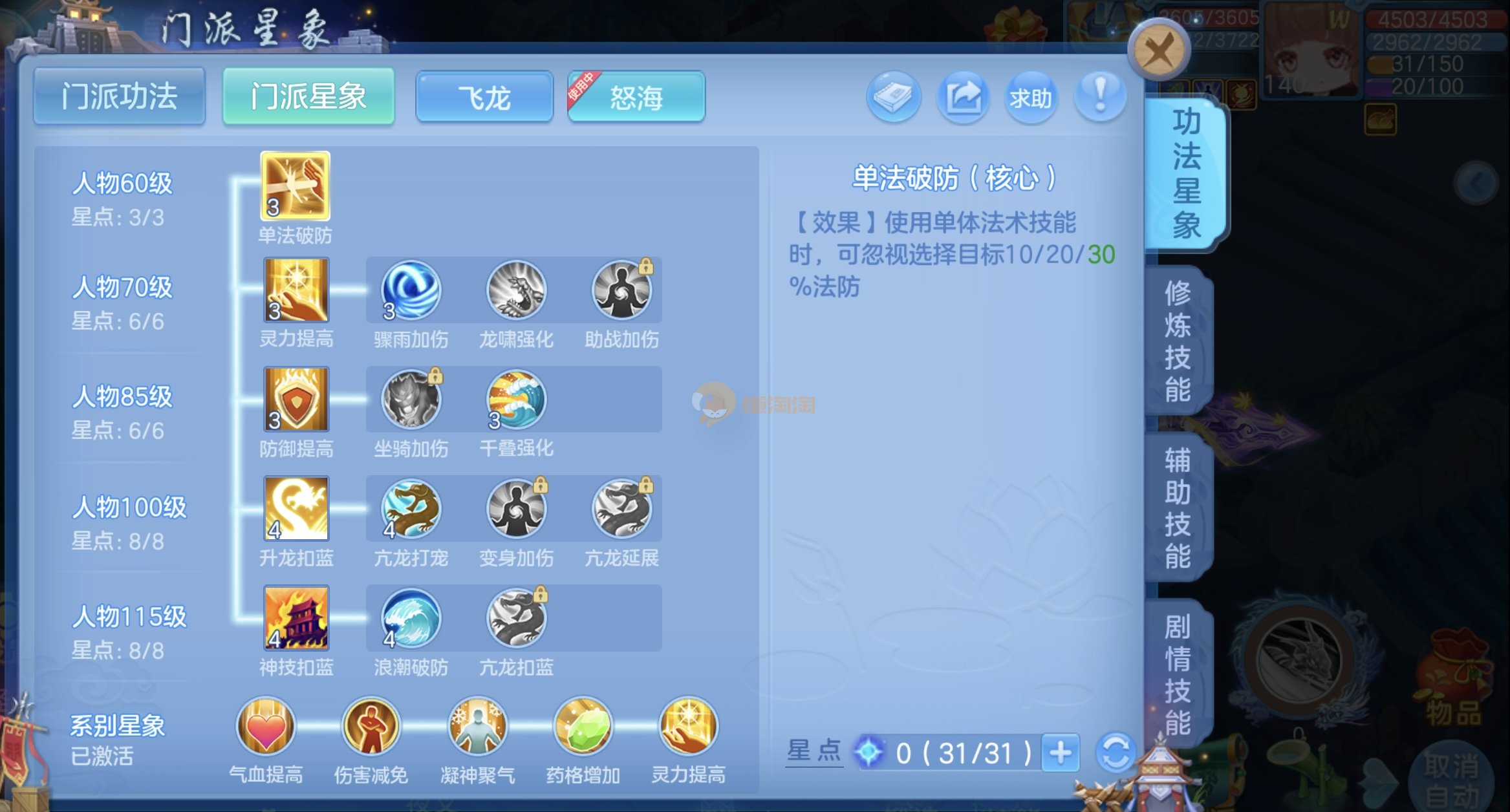Select the 亢龙打宠 dragon node
1510x812 pixels.
coord(411,509)
